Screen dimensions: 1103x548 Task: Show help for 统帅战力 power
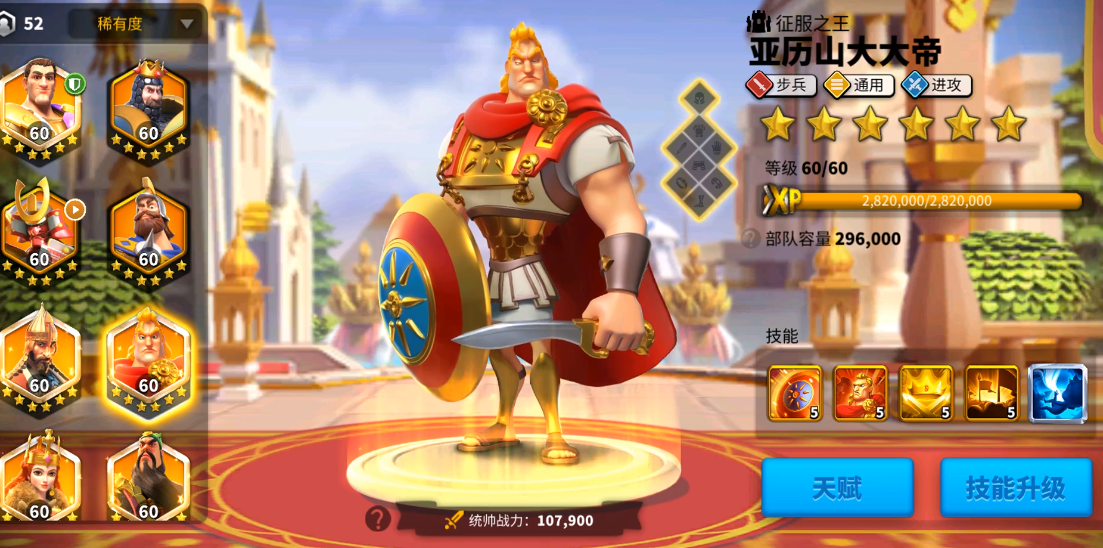tap(378, 518)
